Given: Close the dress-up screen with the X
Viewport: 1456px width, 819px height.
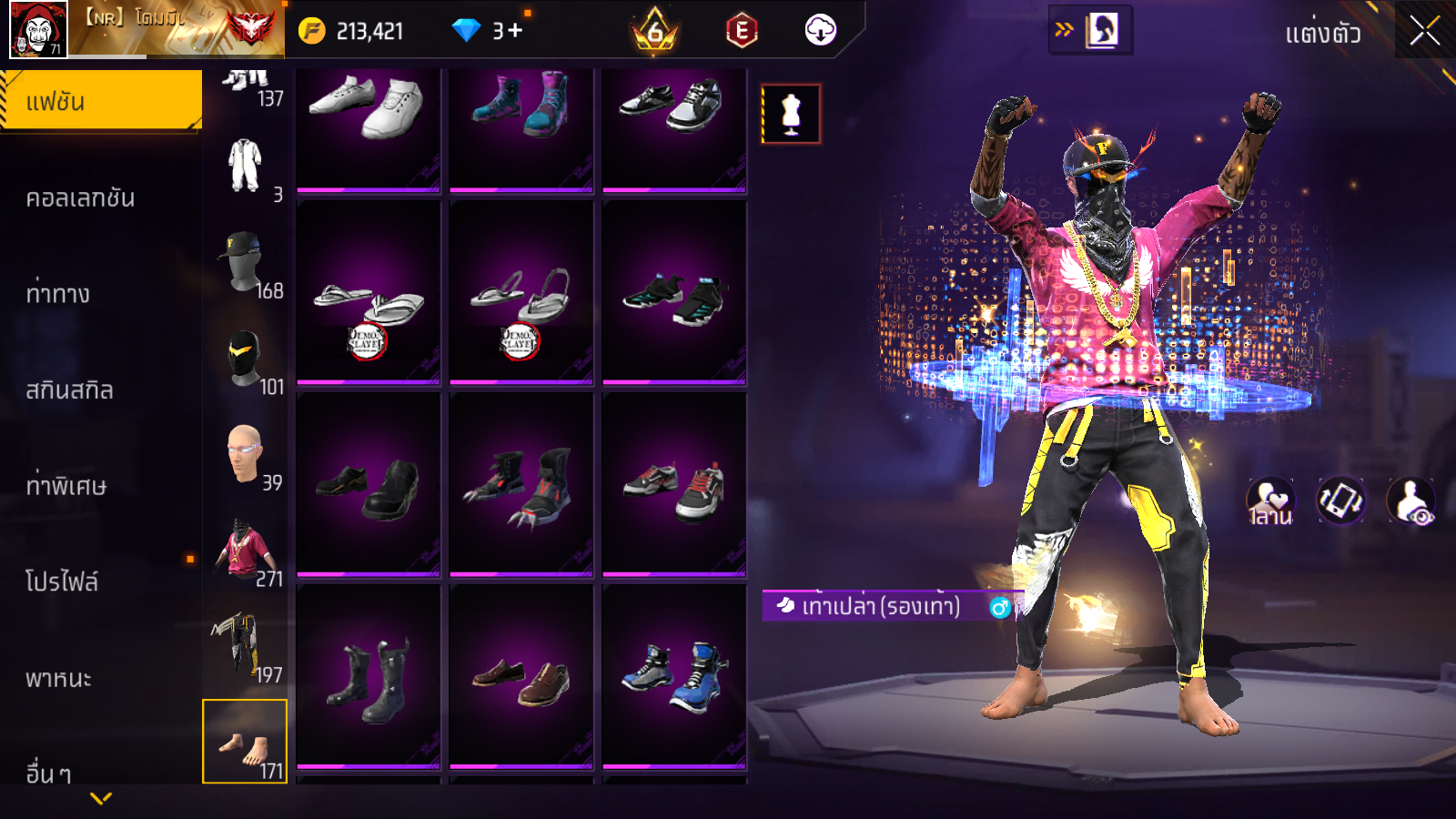Looking at the screenshot, I should (1424, 32).
